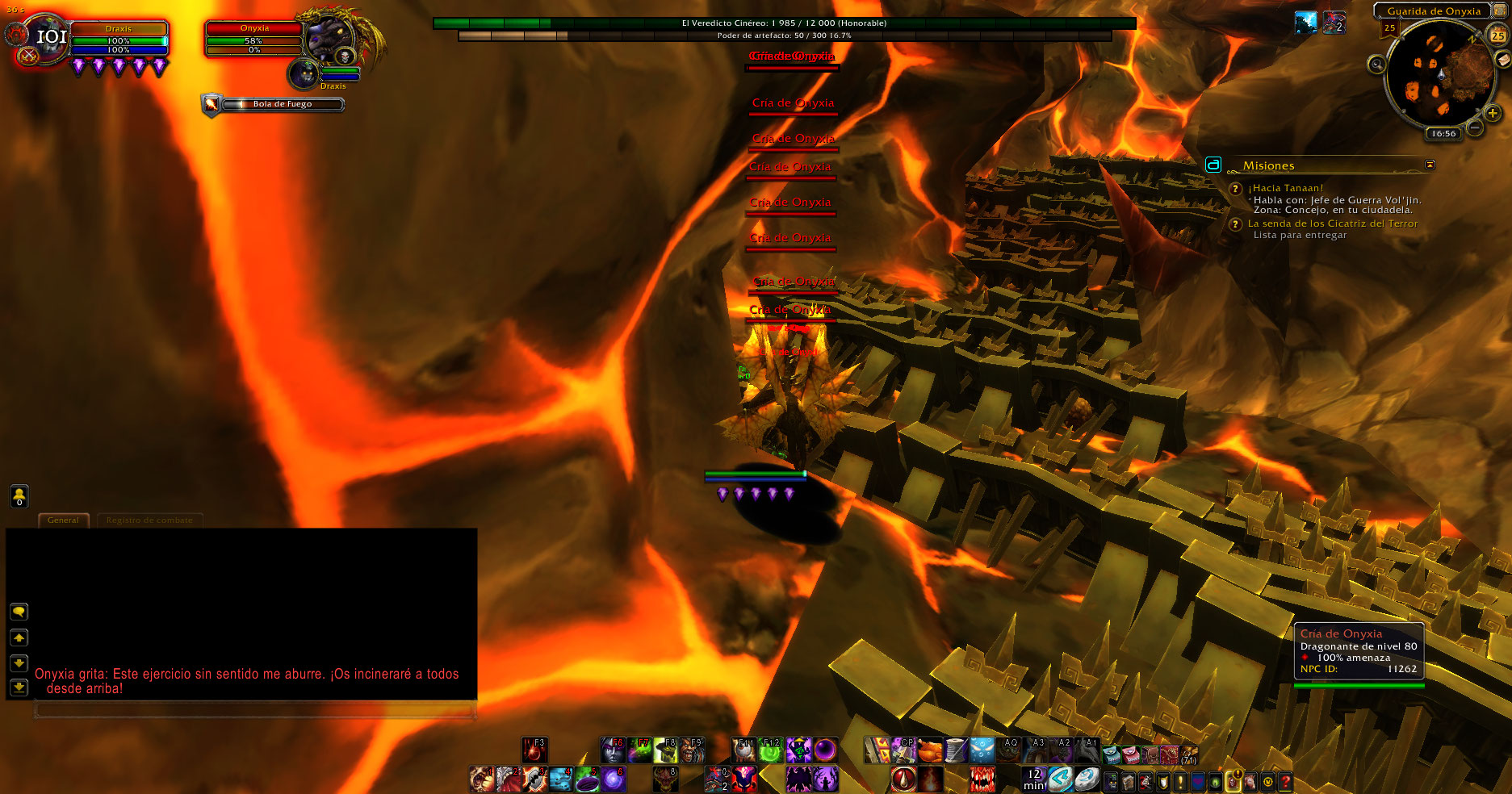The image size is (1512, 794).
Task: Select the Draxis player frame
Action: 119,39
